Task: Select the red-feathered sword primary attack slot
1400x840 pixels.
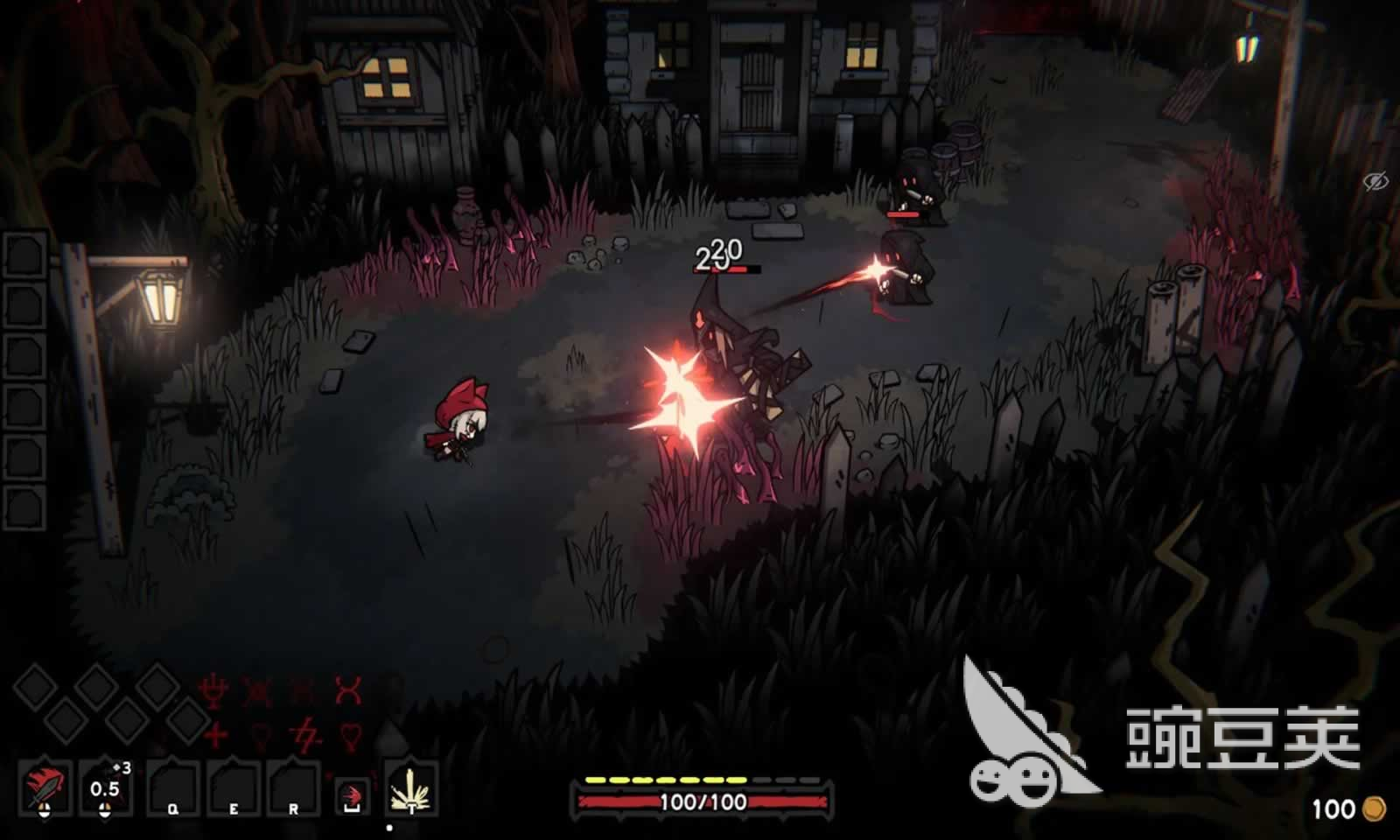Action: [44, 787]
